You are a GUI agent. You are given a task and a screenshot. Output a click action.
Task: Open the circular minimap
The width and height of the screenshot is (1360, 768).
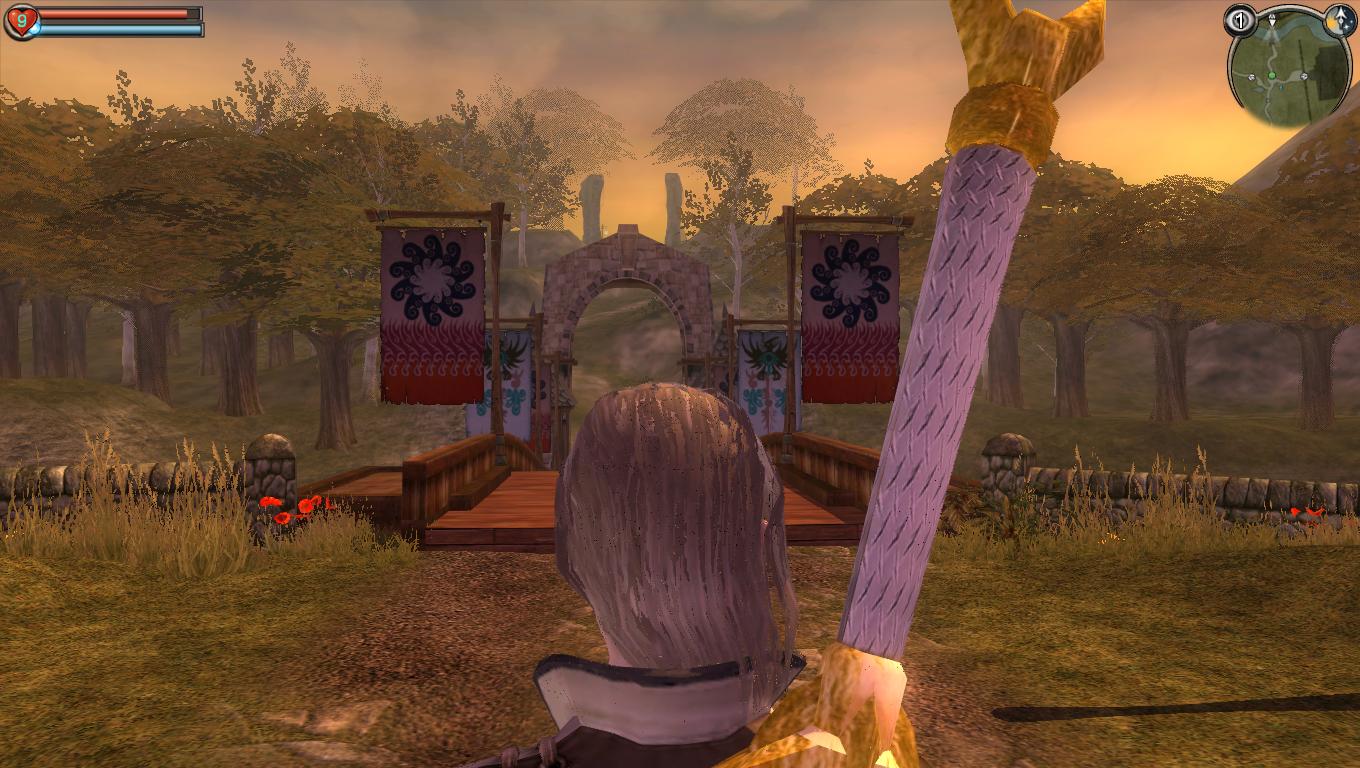click(1290, 72)
